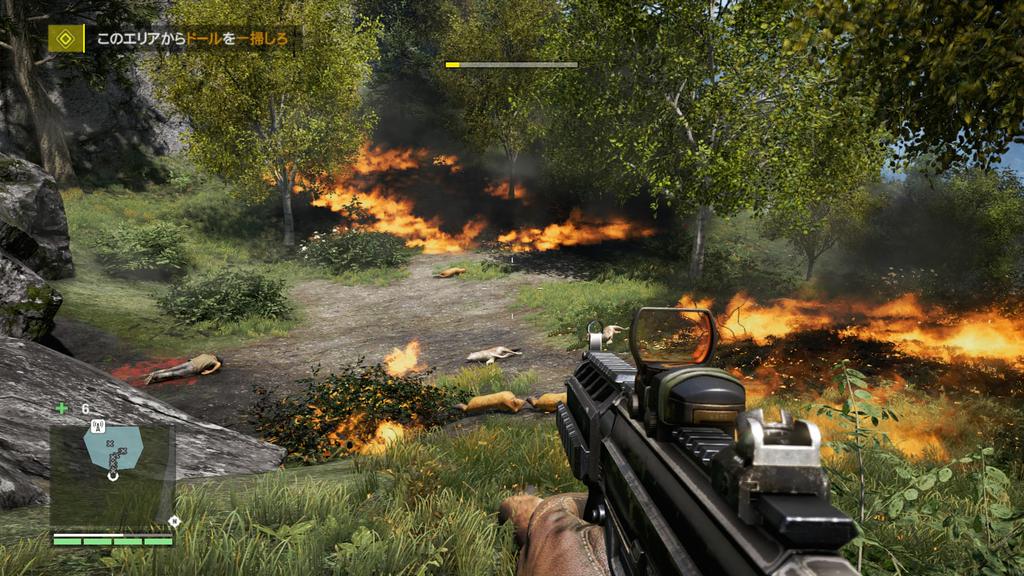Viewport: 1024px width, 576px height.
Task: Click the yellow diamond objective icon
Action: point(66,39)
